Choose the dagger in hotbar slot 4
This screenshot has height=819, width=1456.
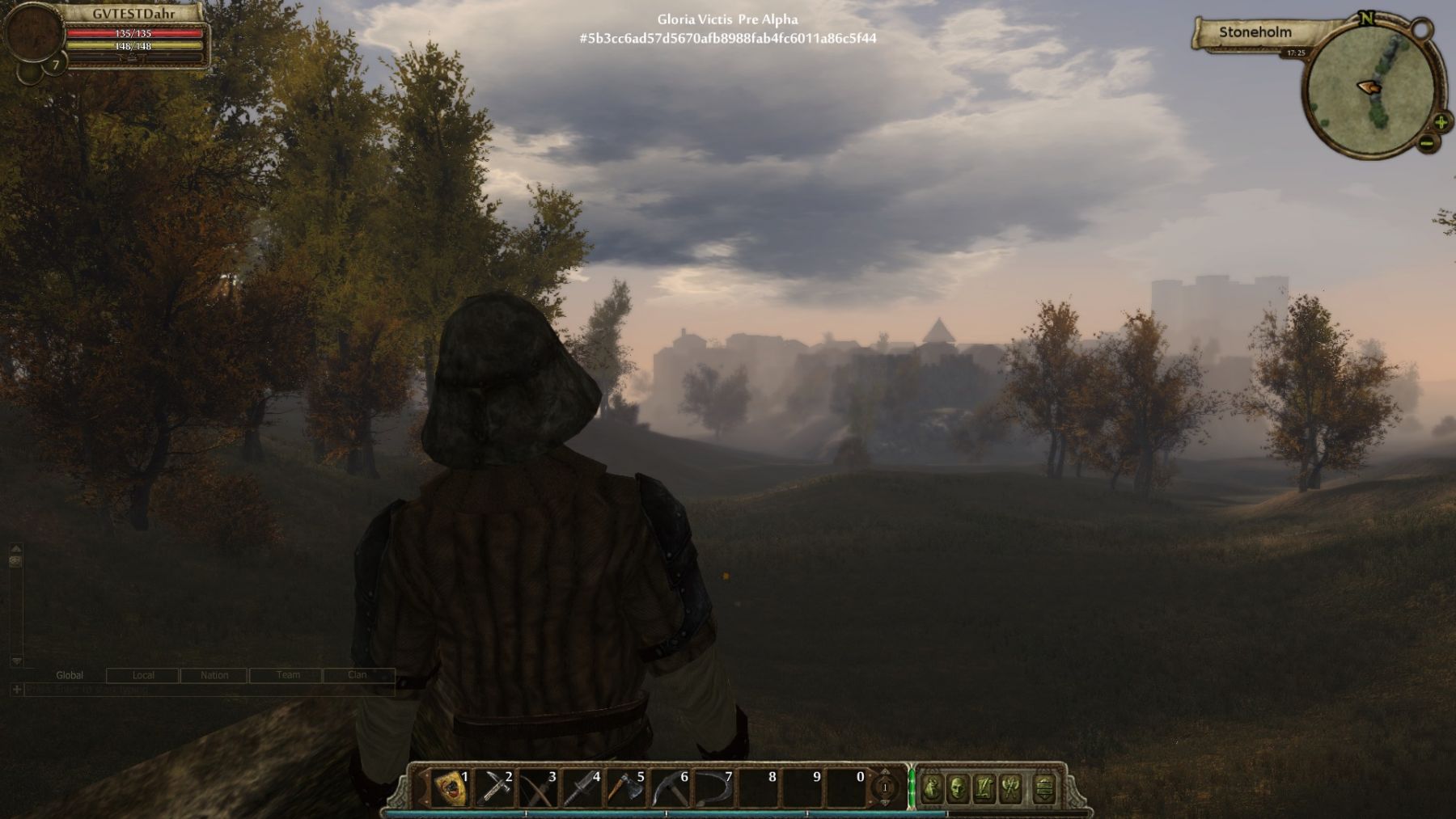coord(582,787)
